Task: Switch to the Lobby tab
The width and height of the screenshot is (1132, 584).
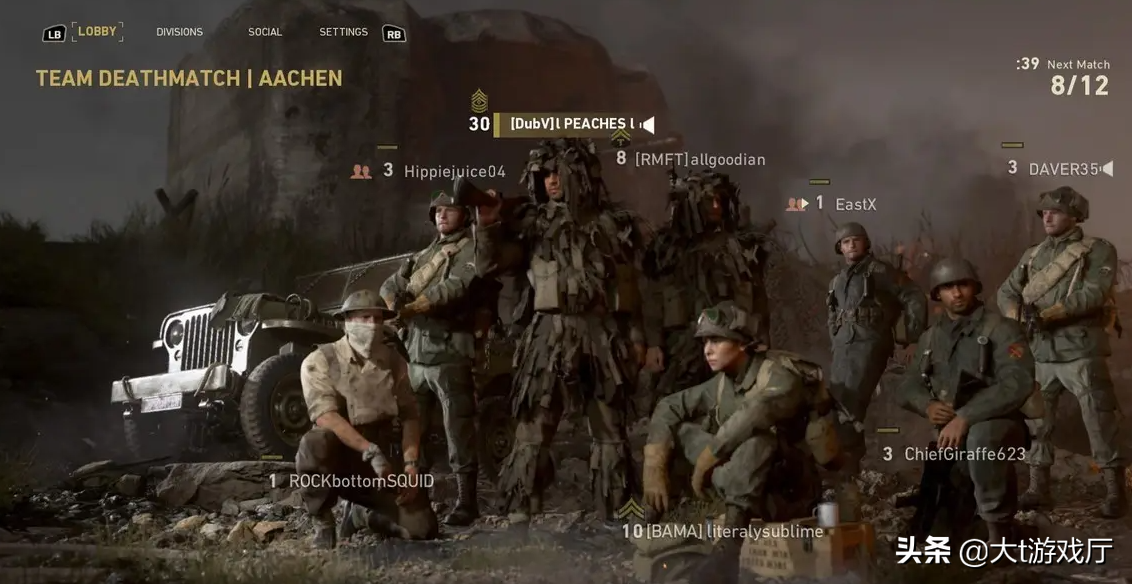Action: [x=97, y=32]
